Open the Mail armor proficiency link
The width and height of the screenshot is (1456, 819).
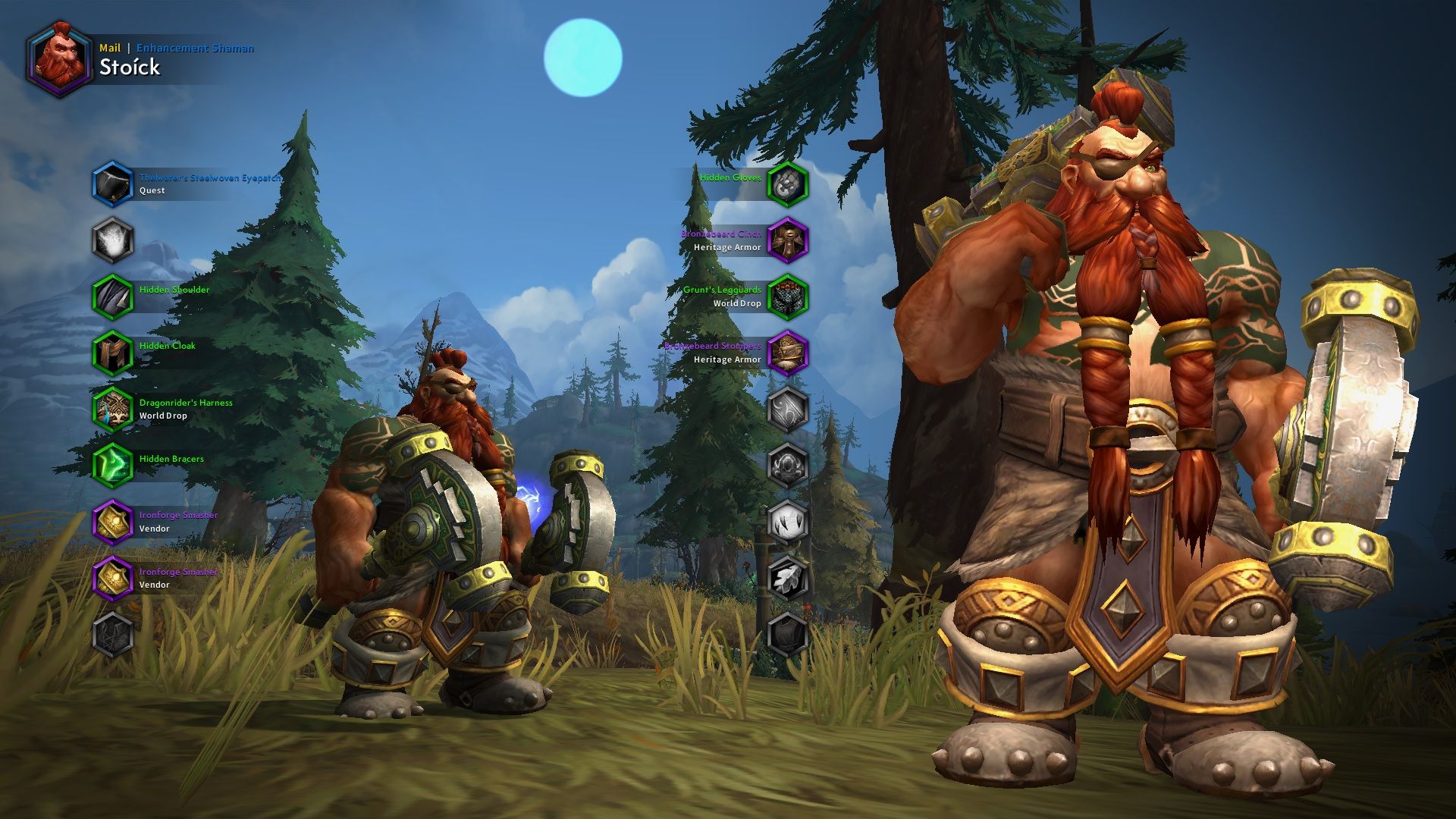pyautogui.click(x=108, y=47)
